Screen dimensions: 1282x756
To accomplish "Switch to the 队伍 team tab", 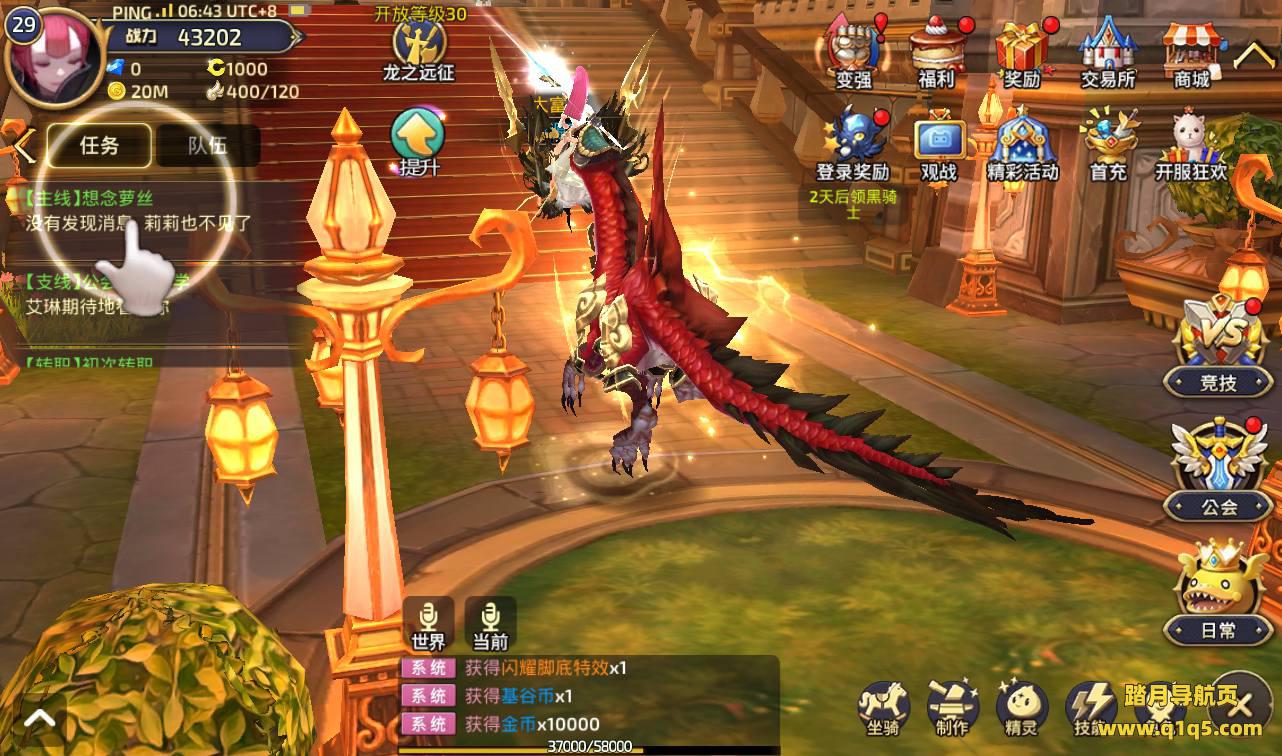I will coord(207,146).
